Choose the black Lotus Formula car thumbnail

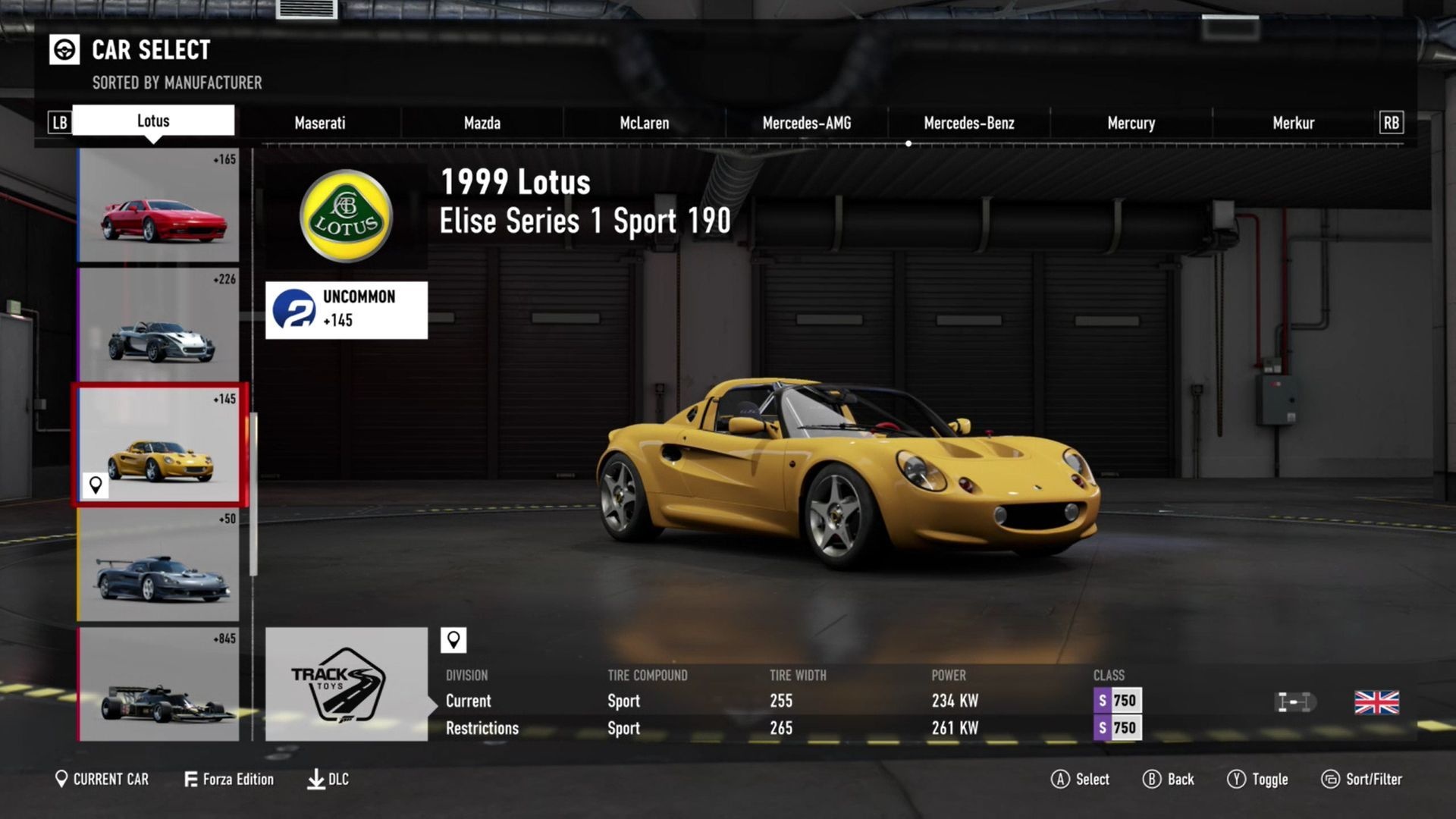(158, 684)
